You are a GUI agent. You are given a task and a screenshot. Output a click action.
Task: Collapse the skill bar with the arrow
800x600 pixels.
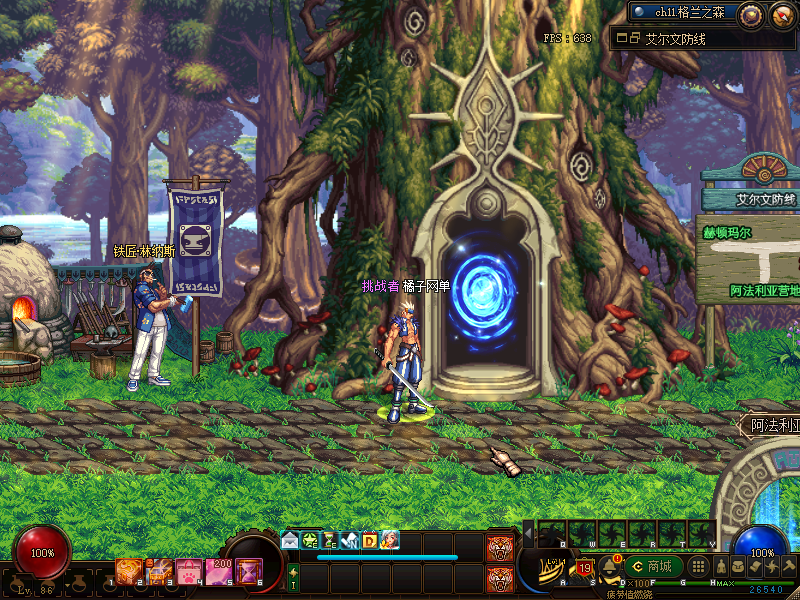pyautogui.click(x=528, y=535)
